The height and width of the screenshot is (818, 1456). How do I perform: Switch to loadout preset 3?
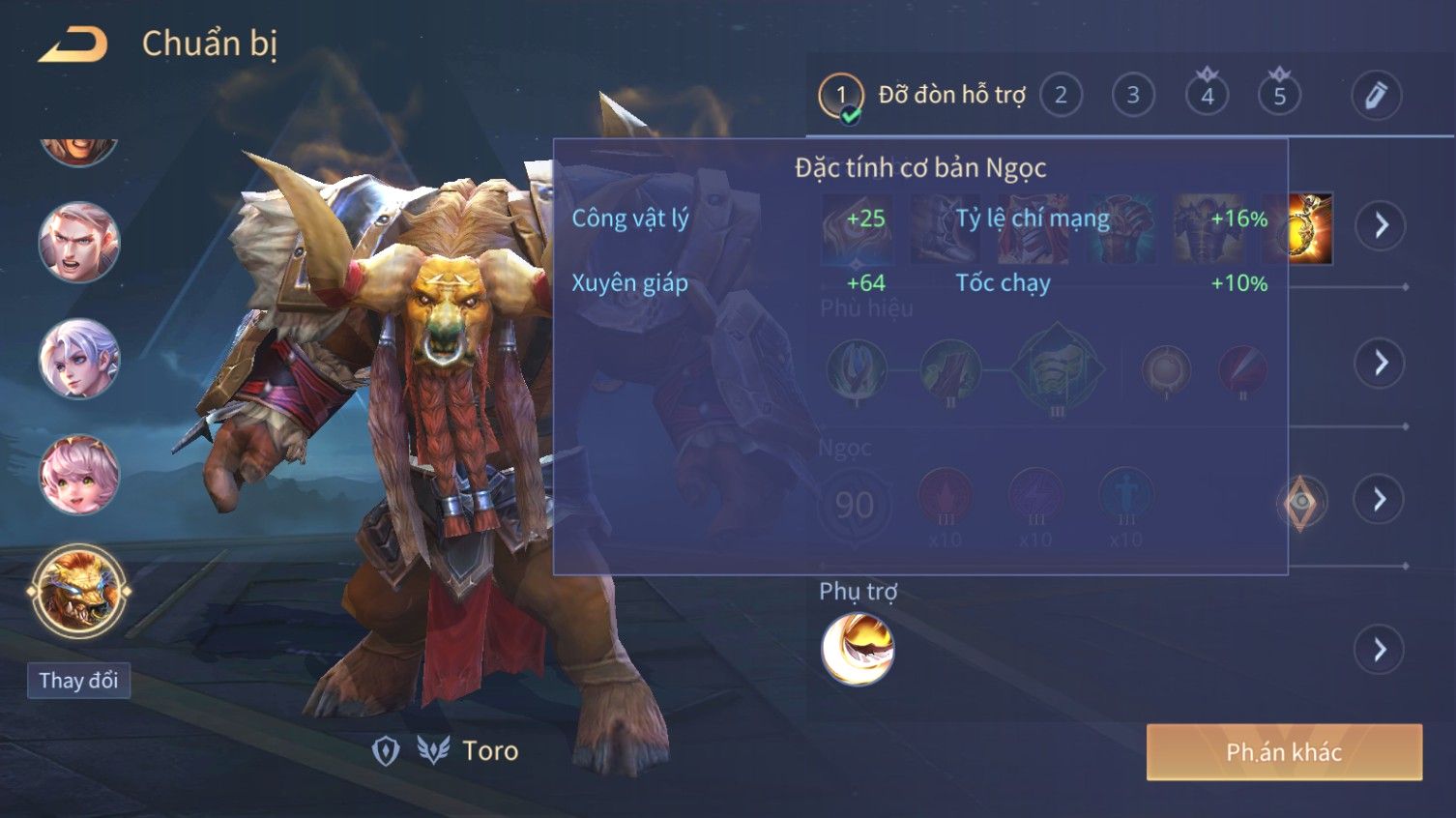[x=1133, y=95]
